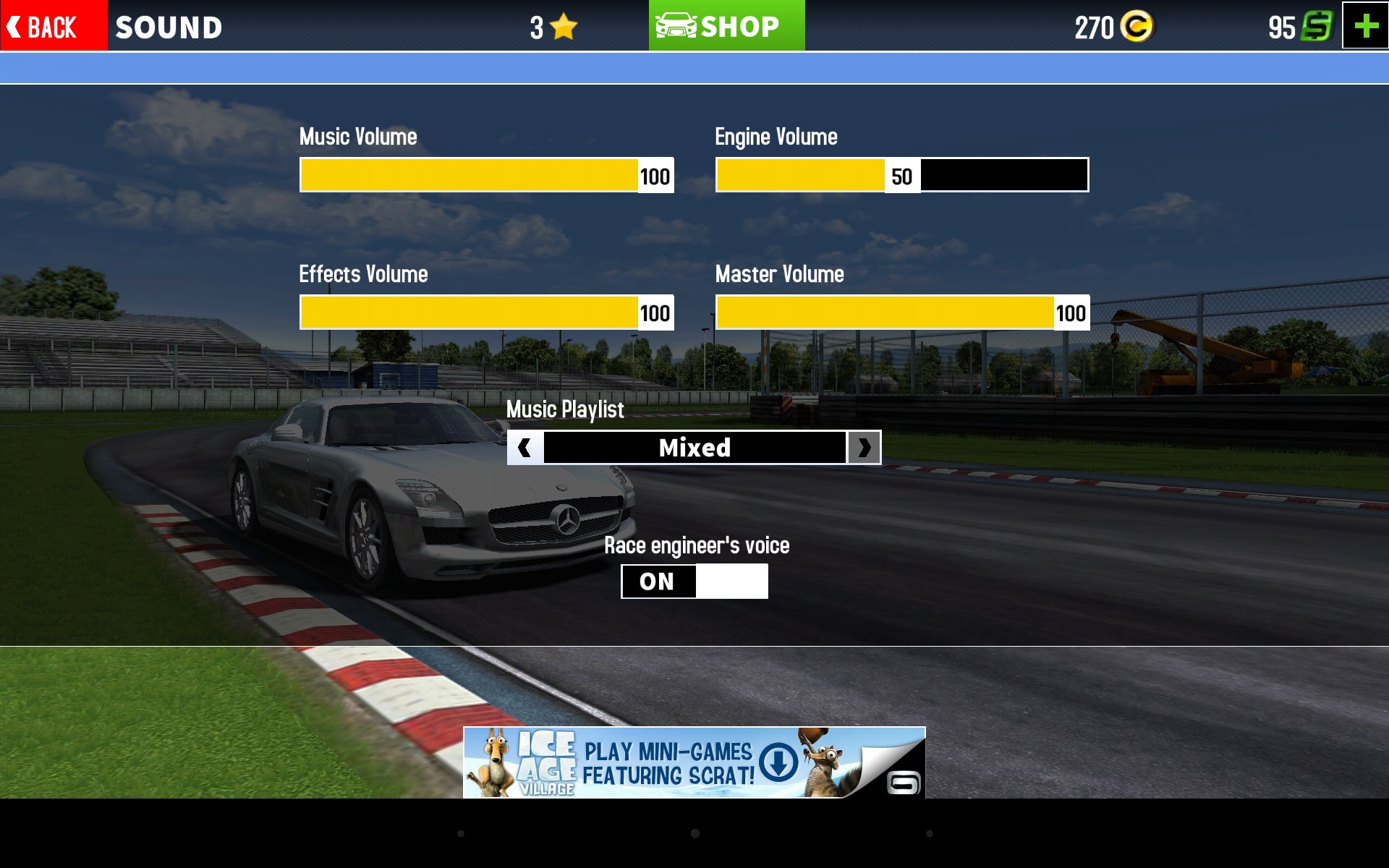Image resolution: width=1389 pixels, height=868 pixels.
Task: Open the Ice Age Village ad banner
Action: [x=694, y=762]
